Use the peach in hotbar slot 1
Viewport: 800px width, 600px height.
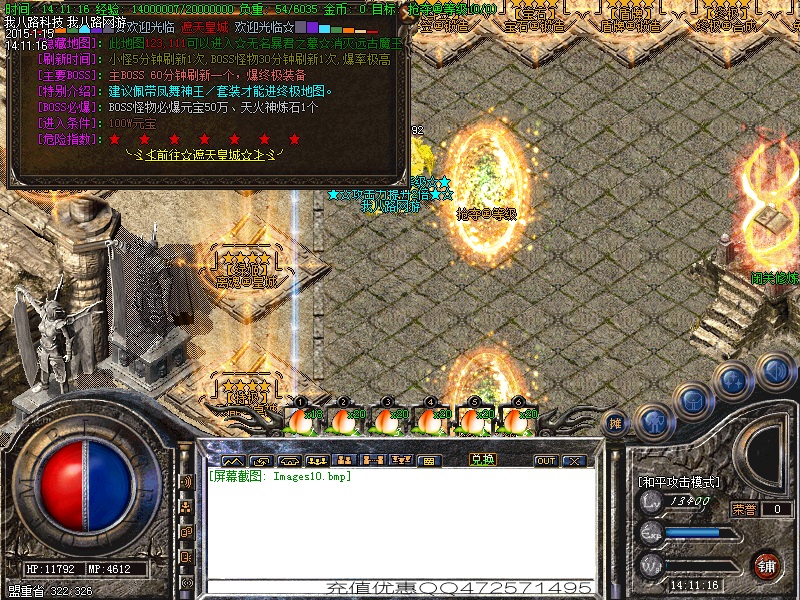301,420
